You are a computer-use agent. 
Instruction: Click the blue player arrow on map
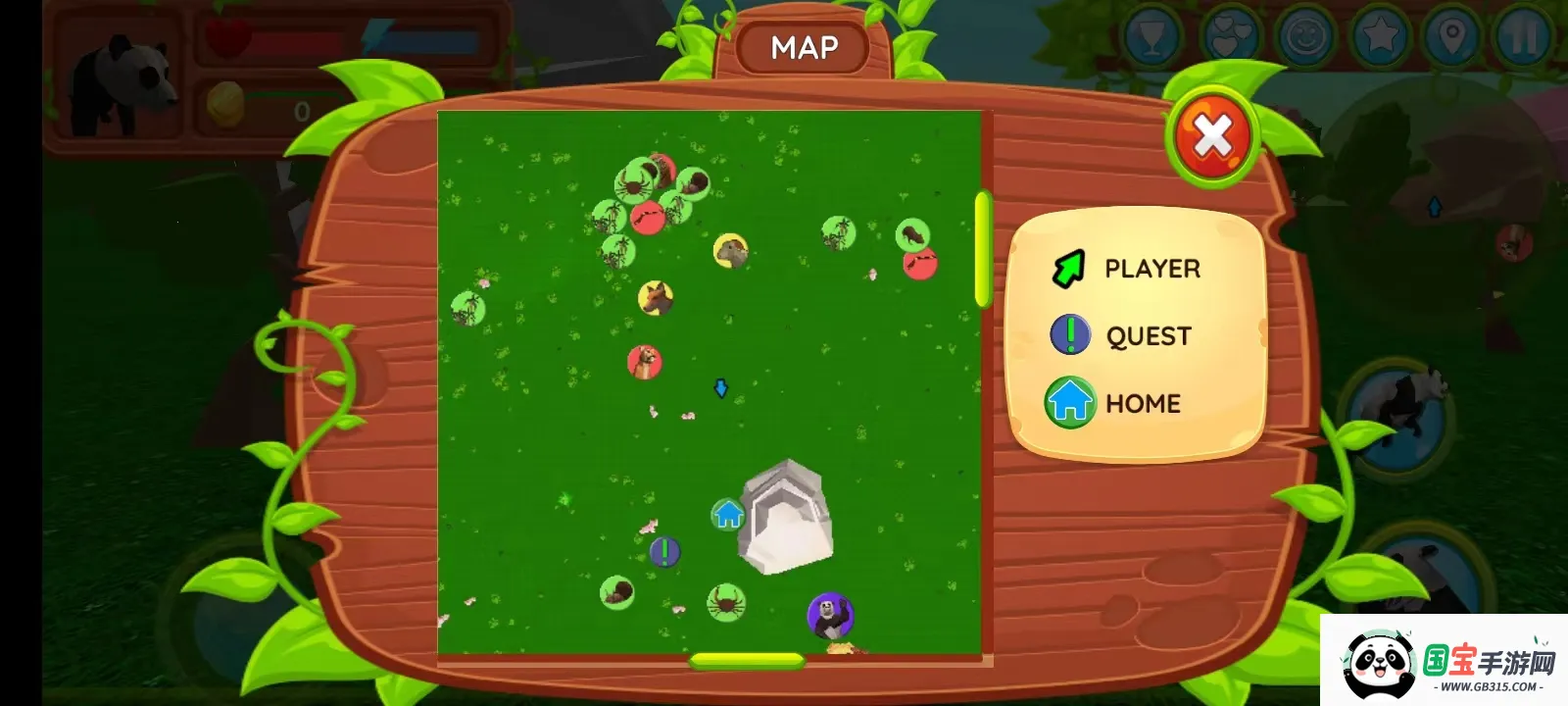click(x=721, y=389)
